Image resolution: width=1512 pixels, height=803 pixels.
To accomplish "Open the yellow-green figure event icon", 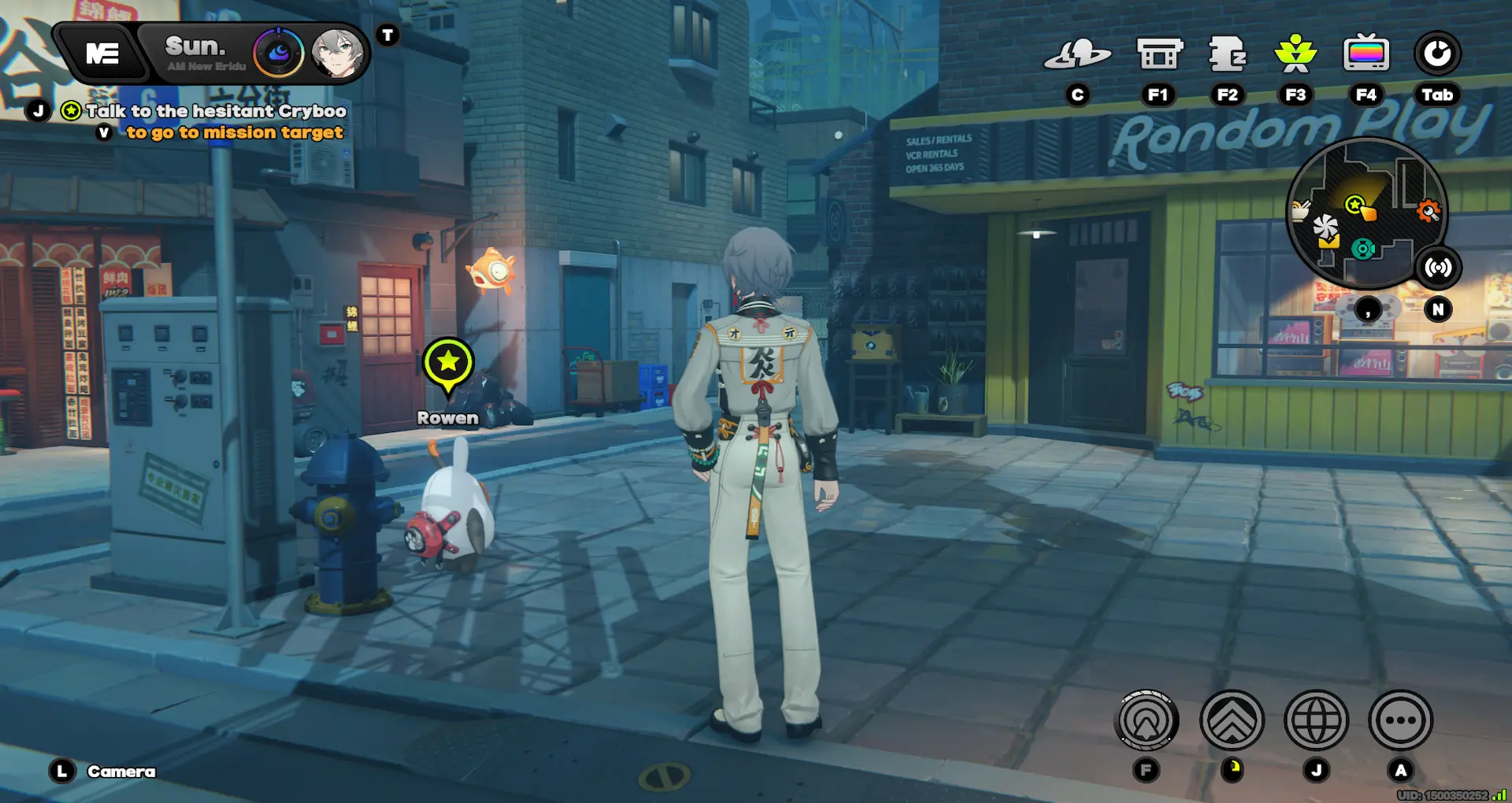I will [x=1295, y=54].
